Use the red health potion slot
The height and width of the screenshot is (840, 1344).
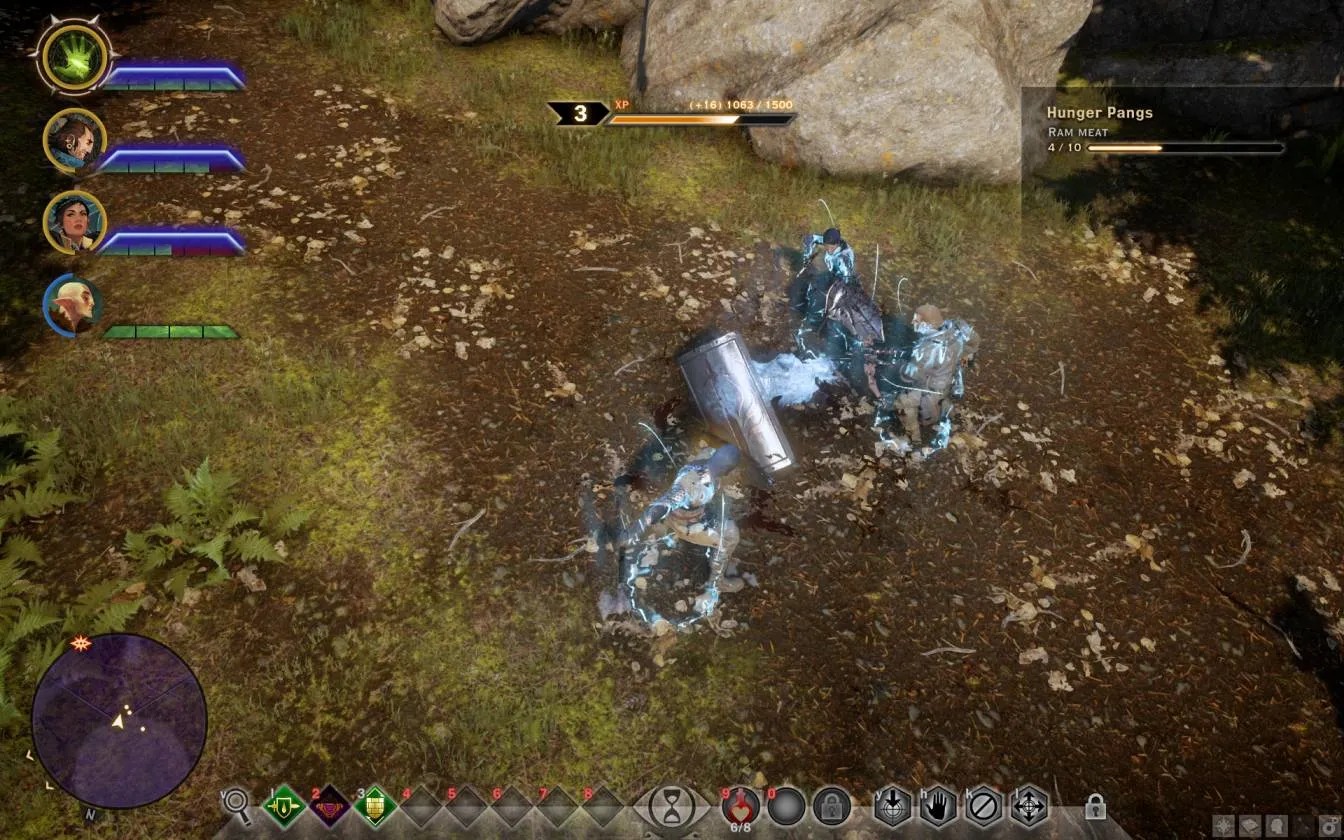click(740, 805)
